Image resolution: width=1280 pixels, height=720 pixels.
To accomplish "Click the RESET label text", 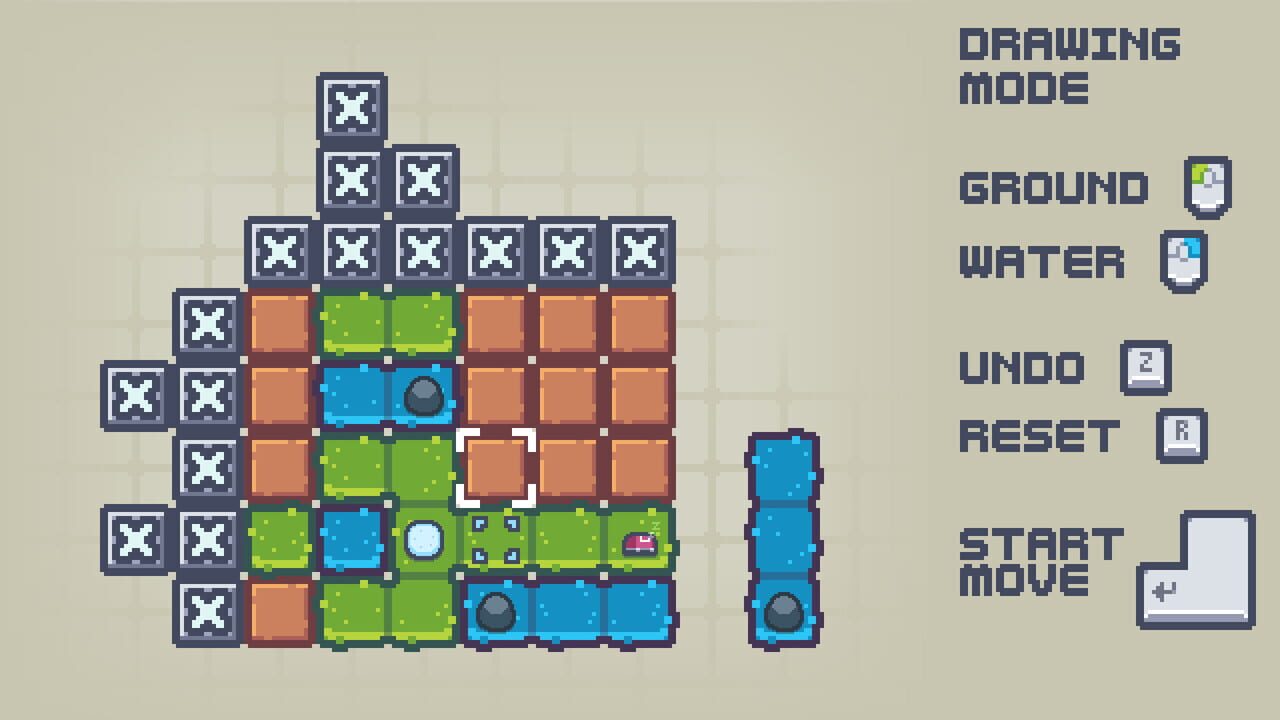I will coord(1042,437).
